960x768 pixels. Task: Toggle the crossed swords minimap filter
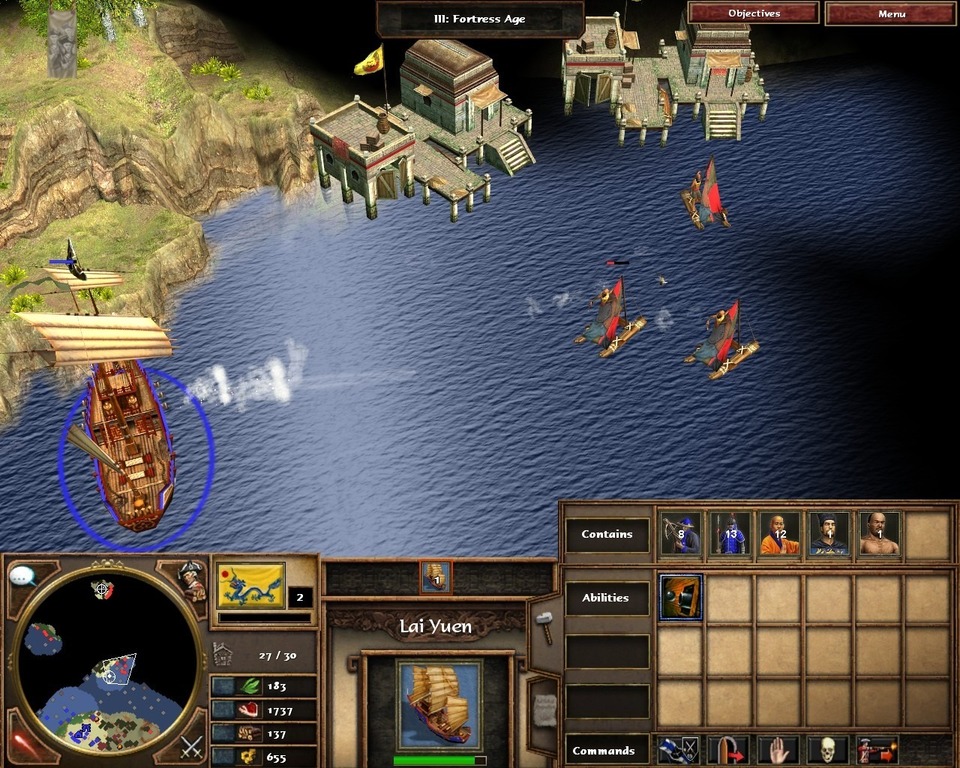tap(191, 746)
